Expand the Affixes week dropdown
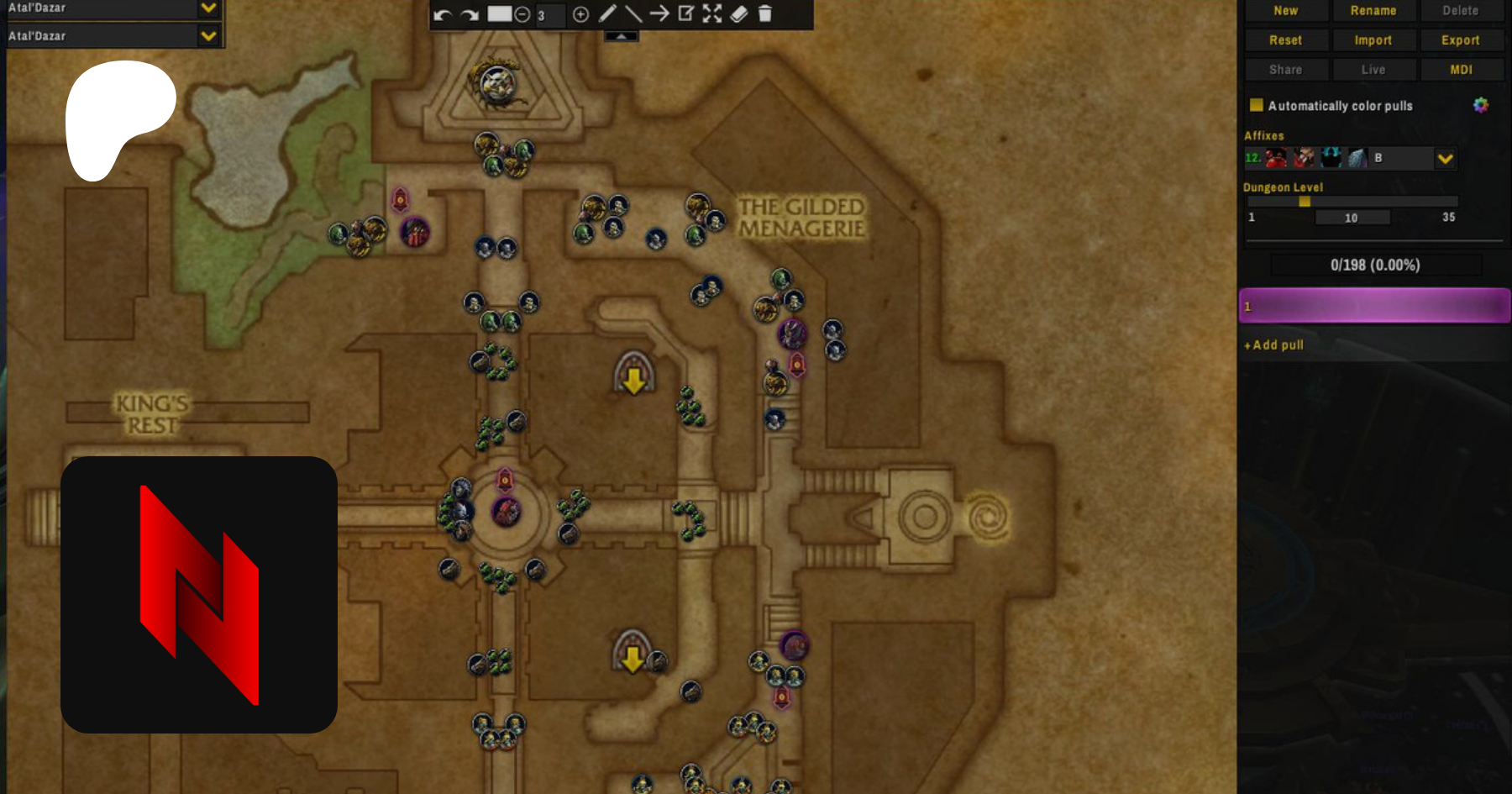1512x794 pixels. (x=1445, y=158)
